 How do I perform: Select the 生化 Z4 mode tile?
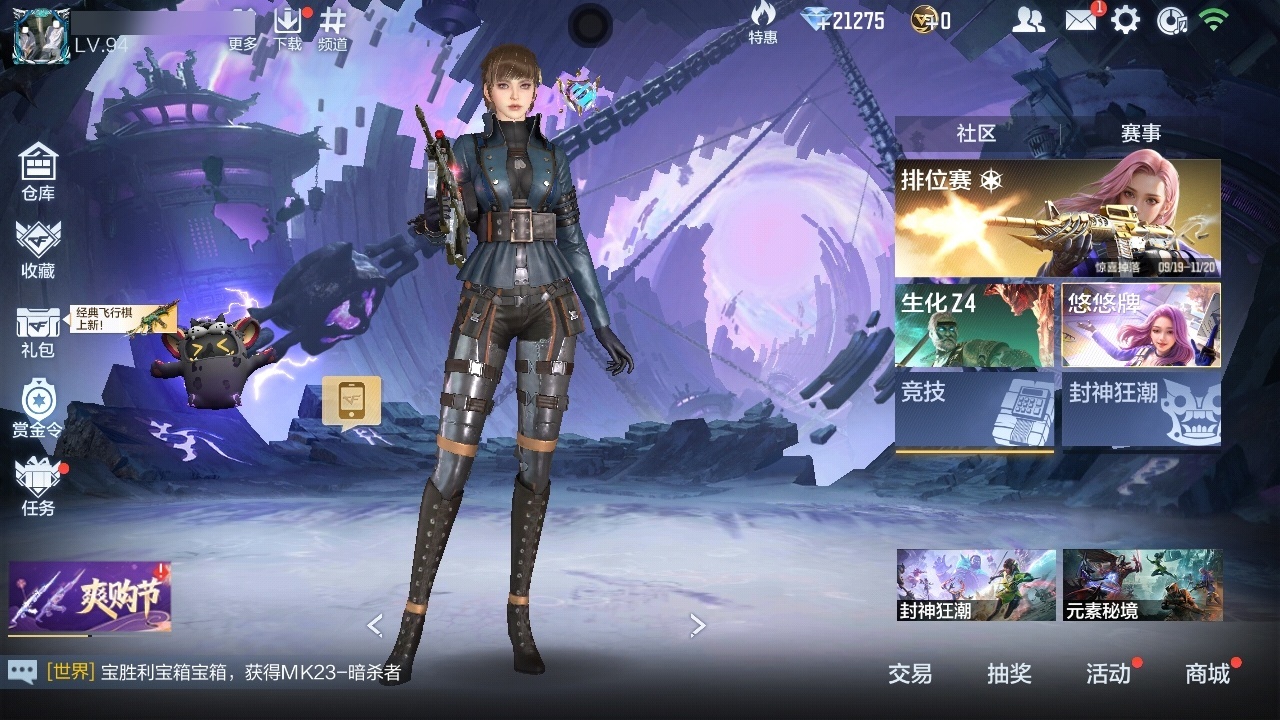974,325
